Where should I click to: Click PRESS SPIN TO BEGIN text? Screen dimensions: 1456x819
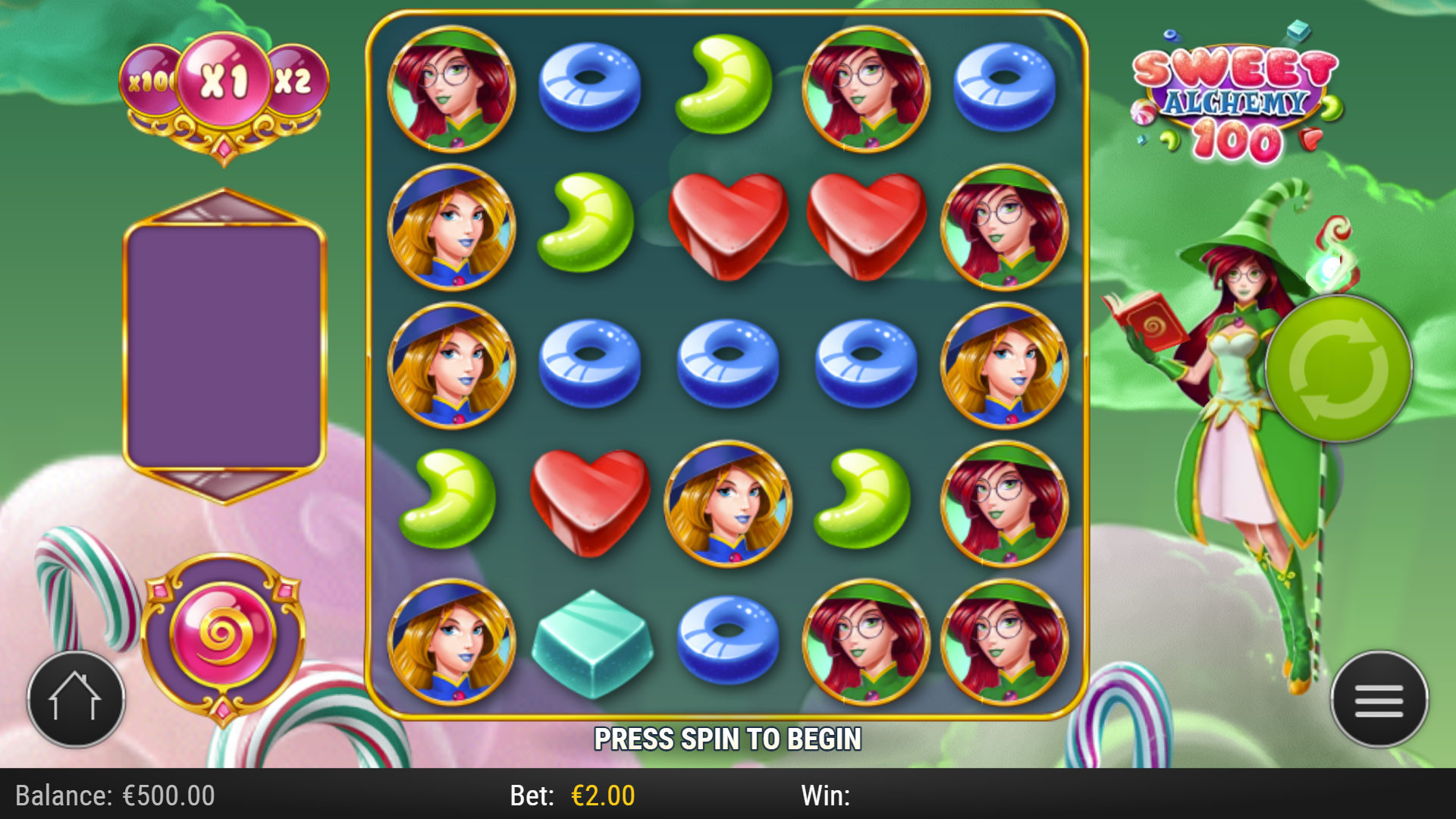(730, 736)
